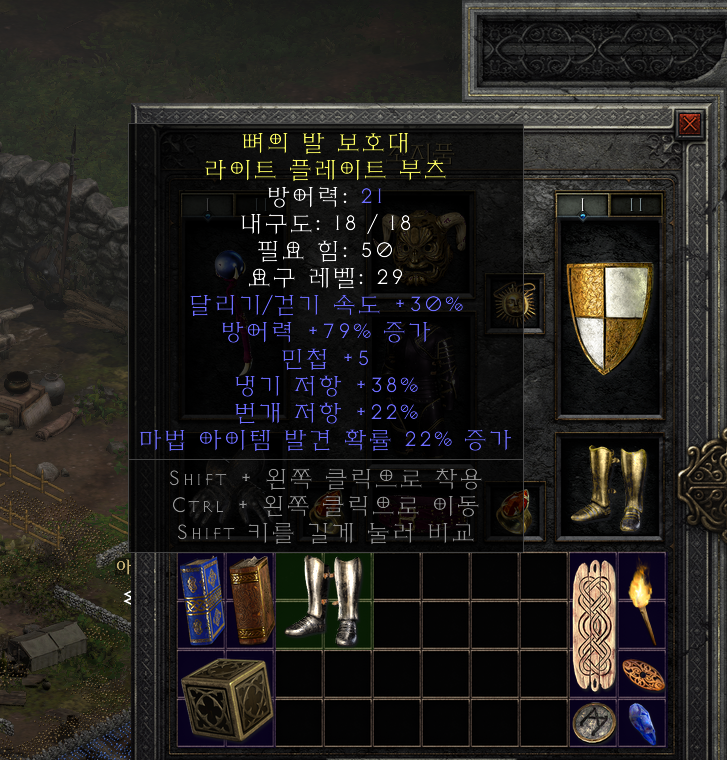
Task: Select the blue crystal item
Action: click(x=641, y=722)
